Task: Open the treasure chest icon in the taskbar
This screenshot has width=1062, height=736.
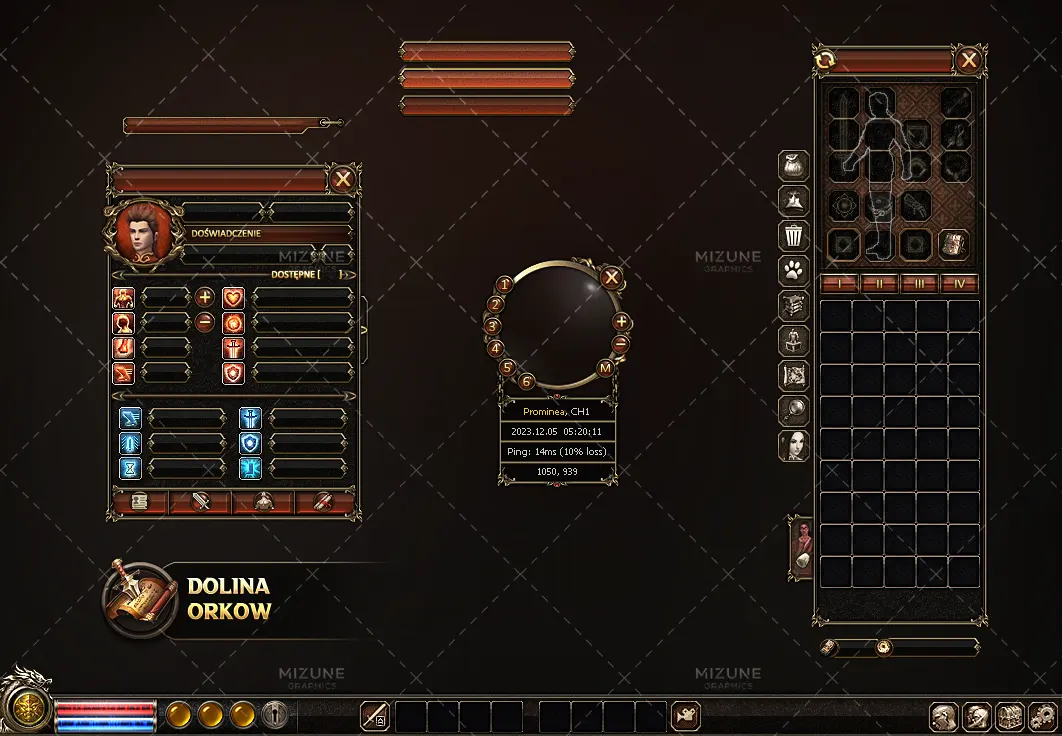Action: point(1010,716)
